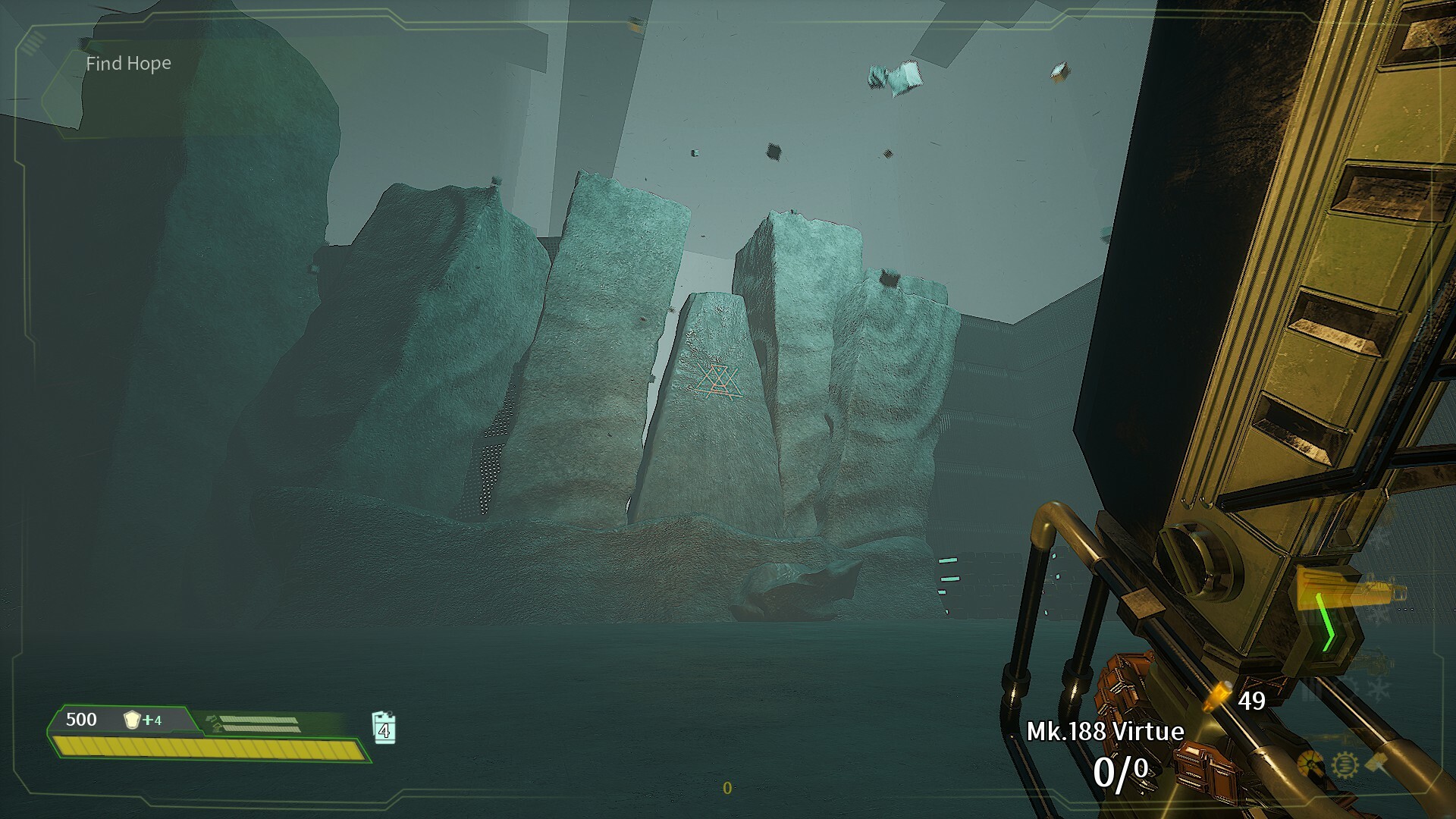Click the lower snowflake status icon
The width and height of the screenshot is (1456, 819).
point(1379,689)
